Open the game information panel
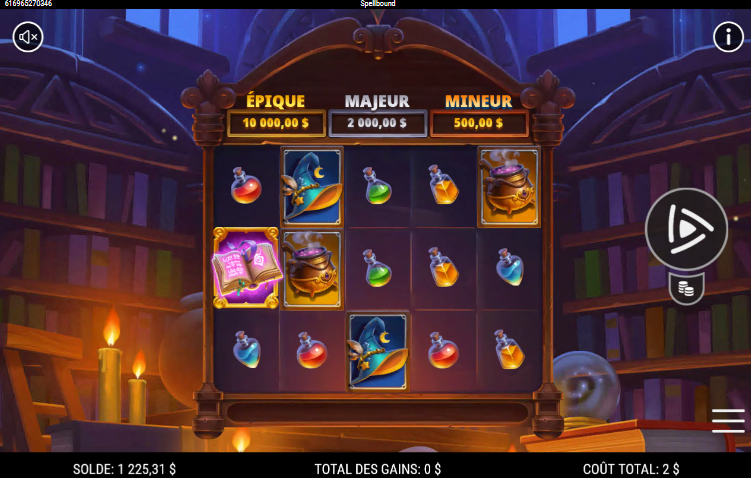Viewport: 751px width, 478px height. click(727, 37)
